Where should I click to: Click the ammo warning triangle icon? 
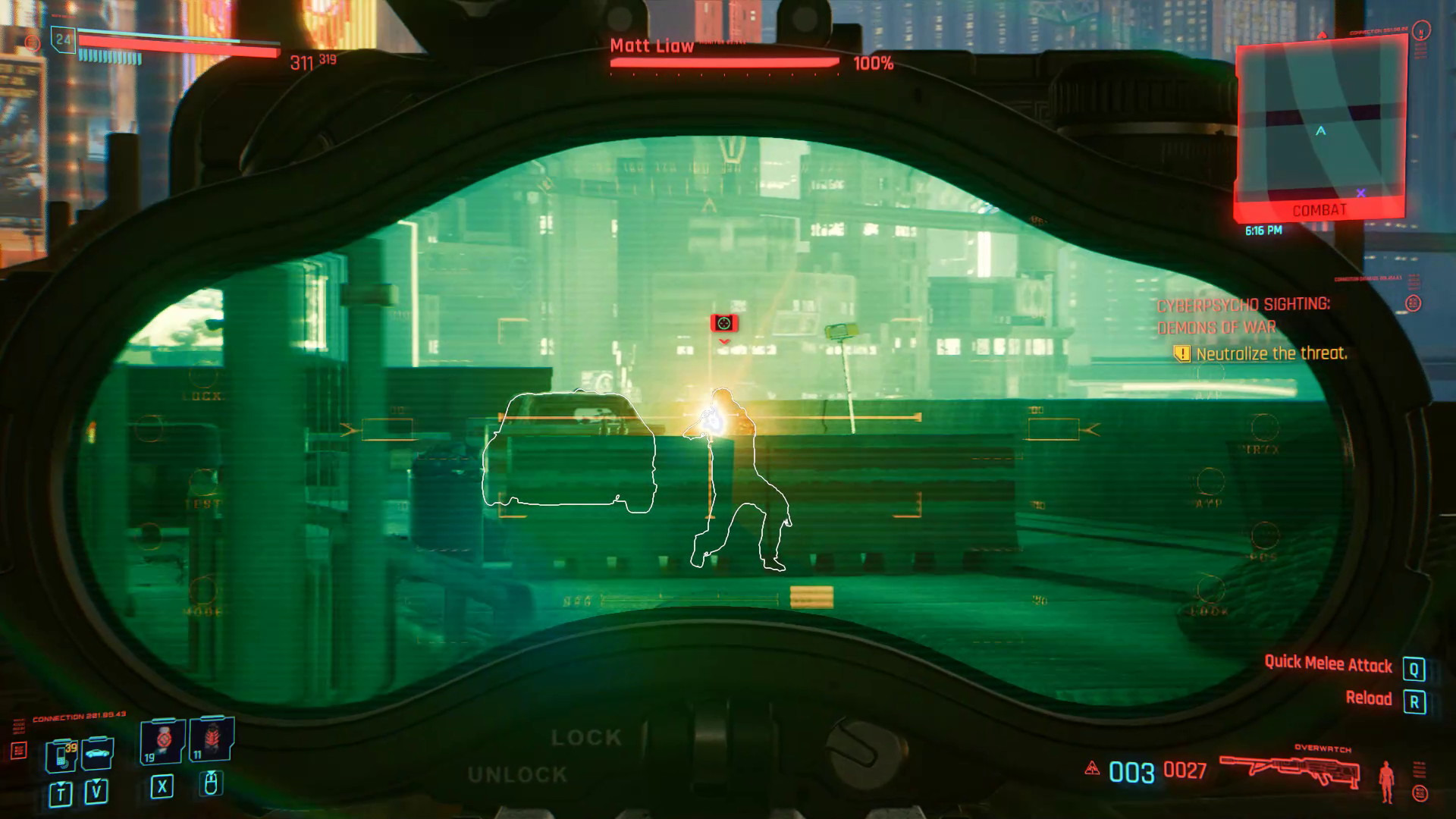[1093, 768]
